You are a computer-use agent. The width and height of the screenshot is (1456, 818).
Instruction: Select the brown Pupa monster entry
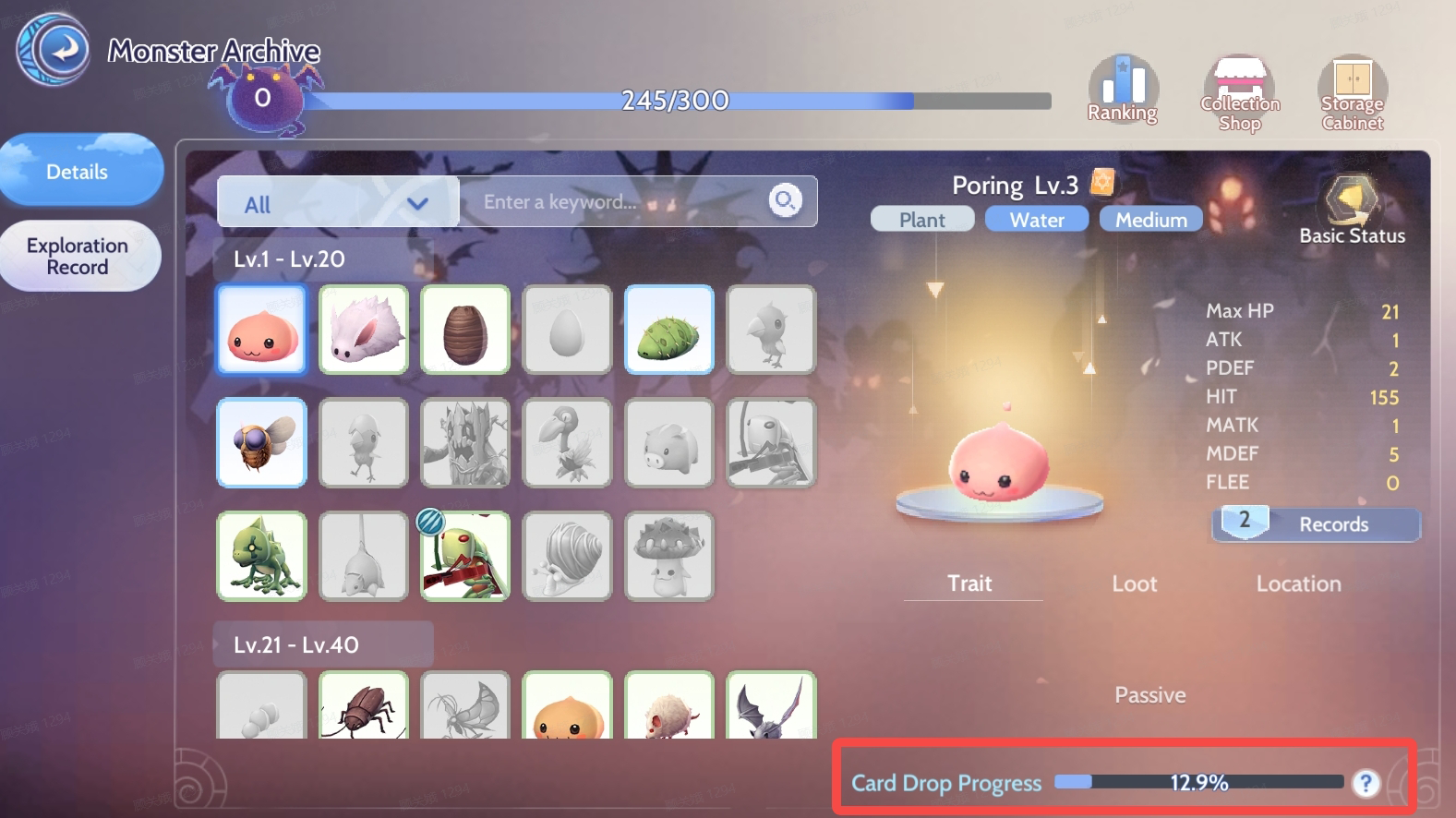(465, 330)
